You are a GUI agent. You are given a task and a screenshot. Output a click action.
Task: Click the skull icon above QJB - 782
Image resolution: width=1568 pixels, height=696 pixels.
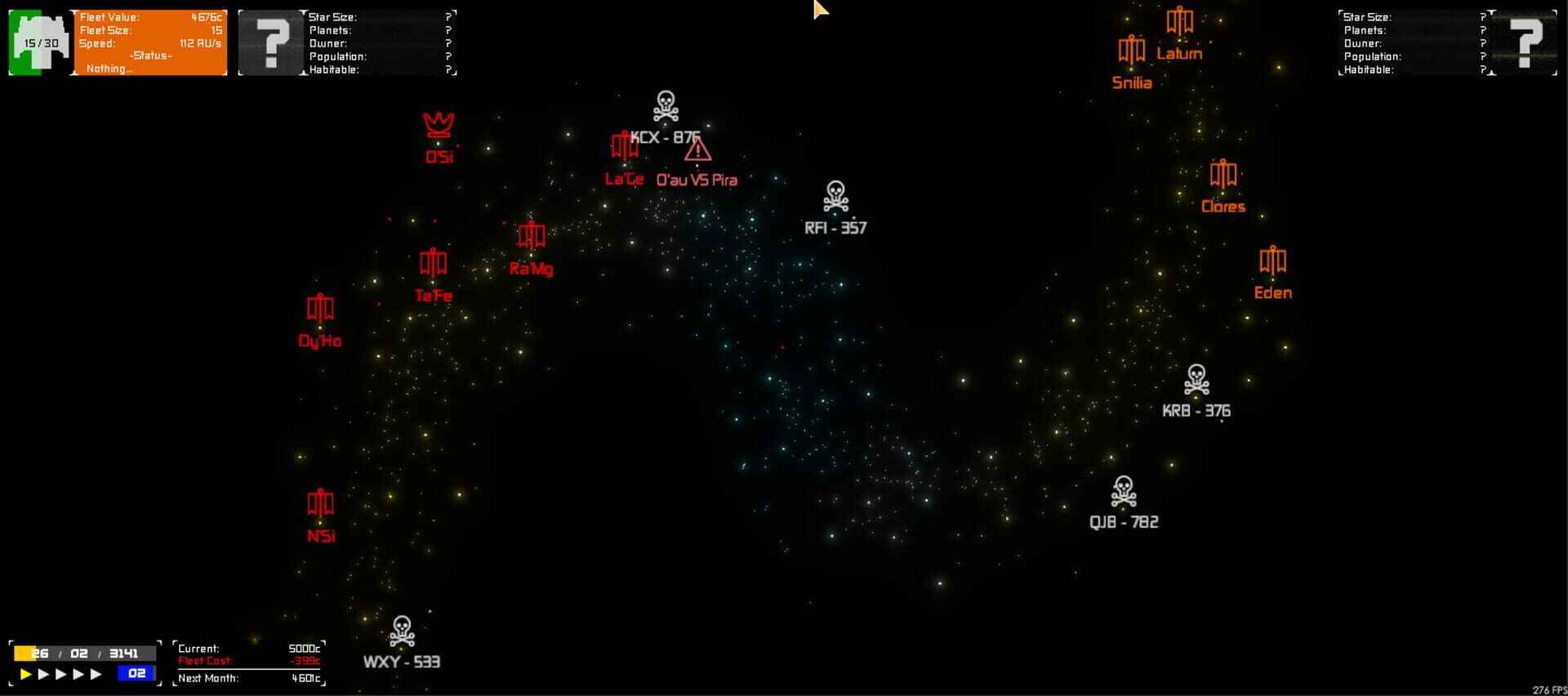(1125, 491)
